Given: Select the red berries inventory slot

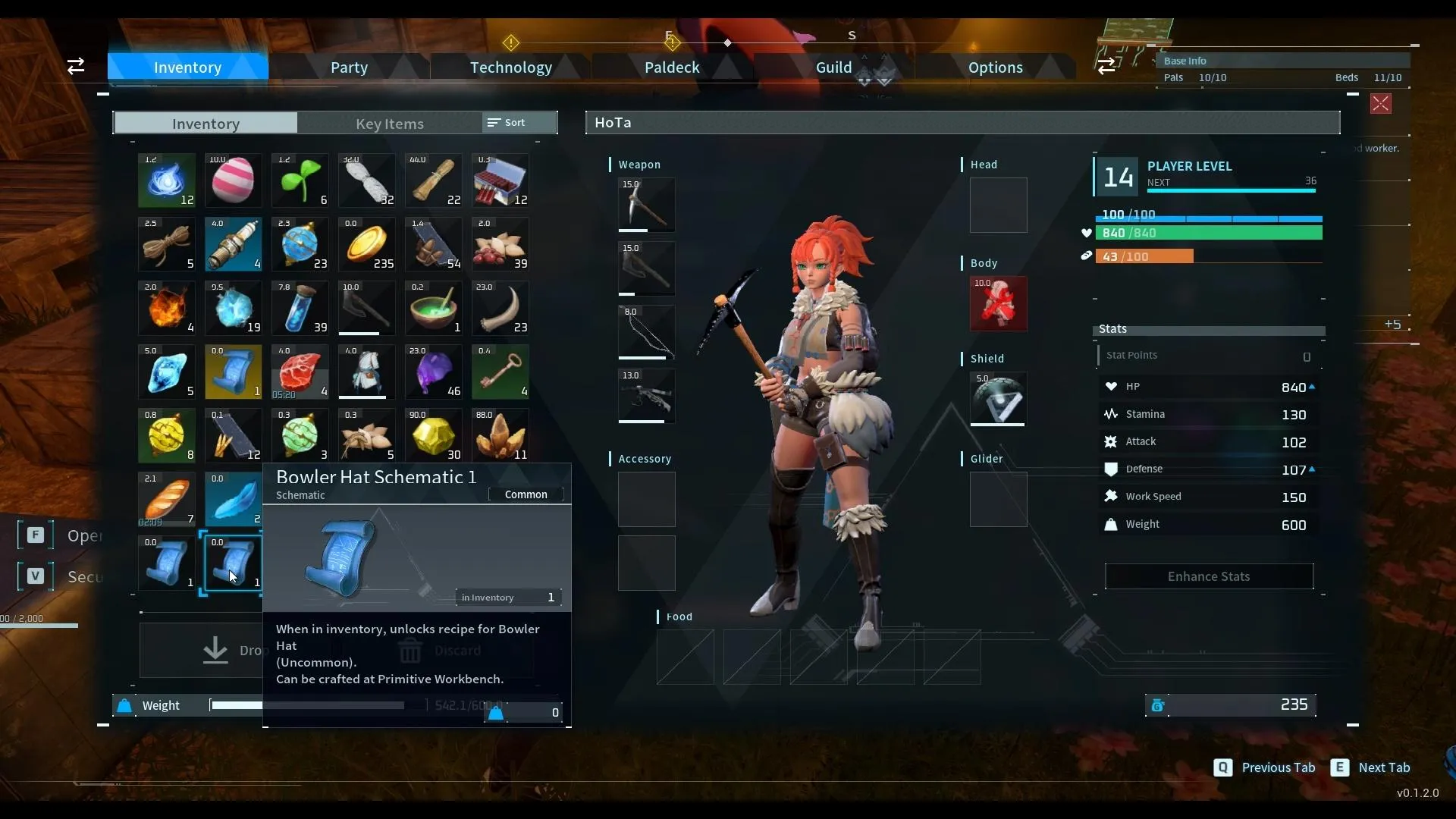Looking at the screenshot, I should (500, 244).
